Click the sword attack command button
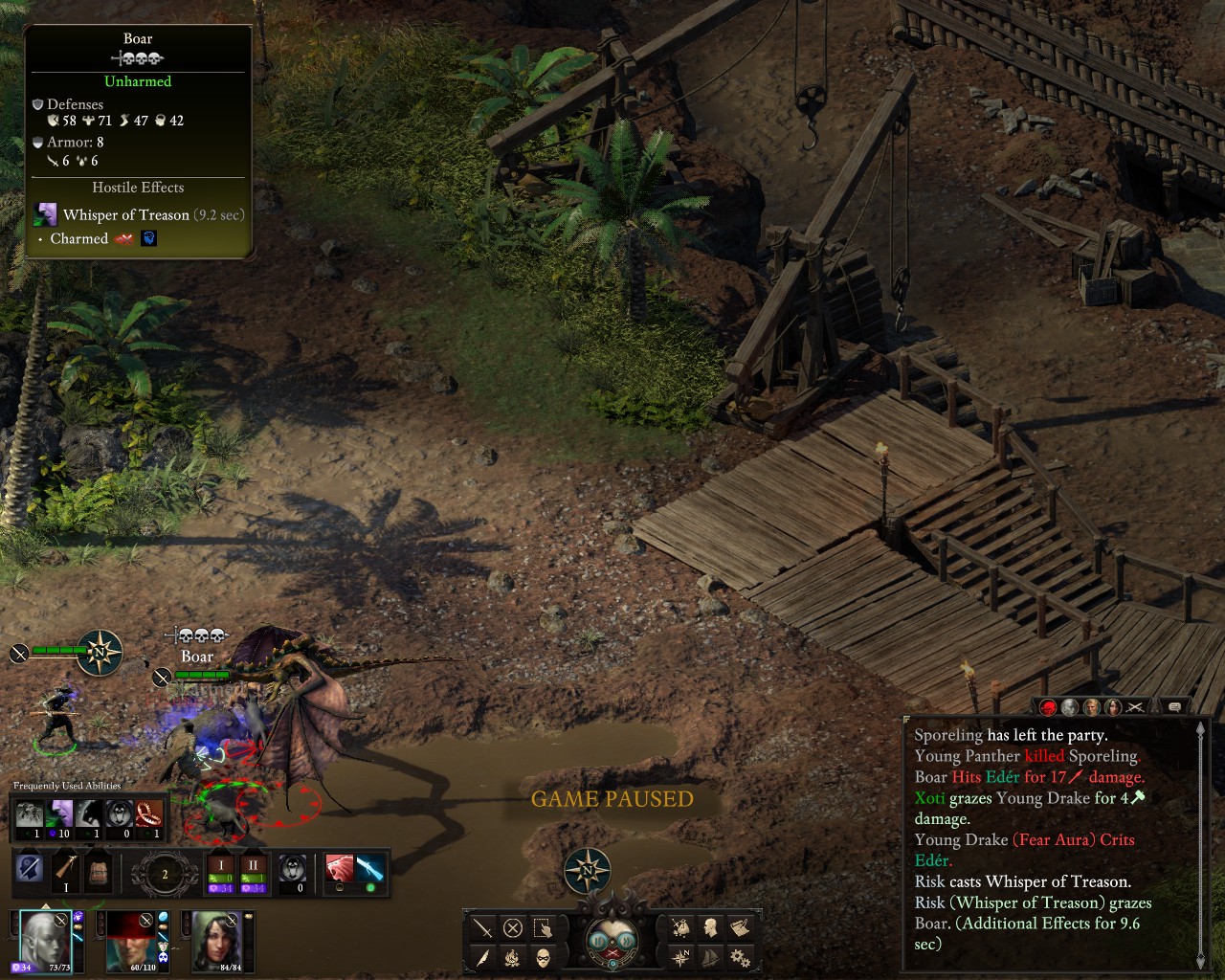 pos(483,927)
